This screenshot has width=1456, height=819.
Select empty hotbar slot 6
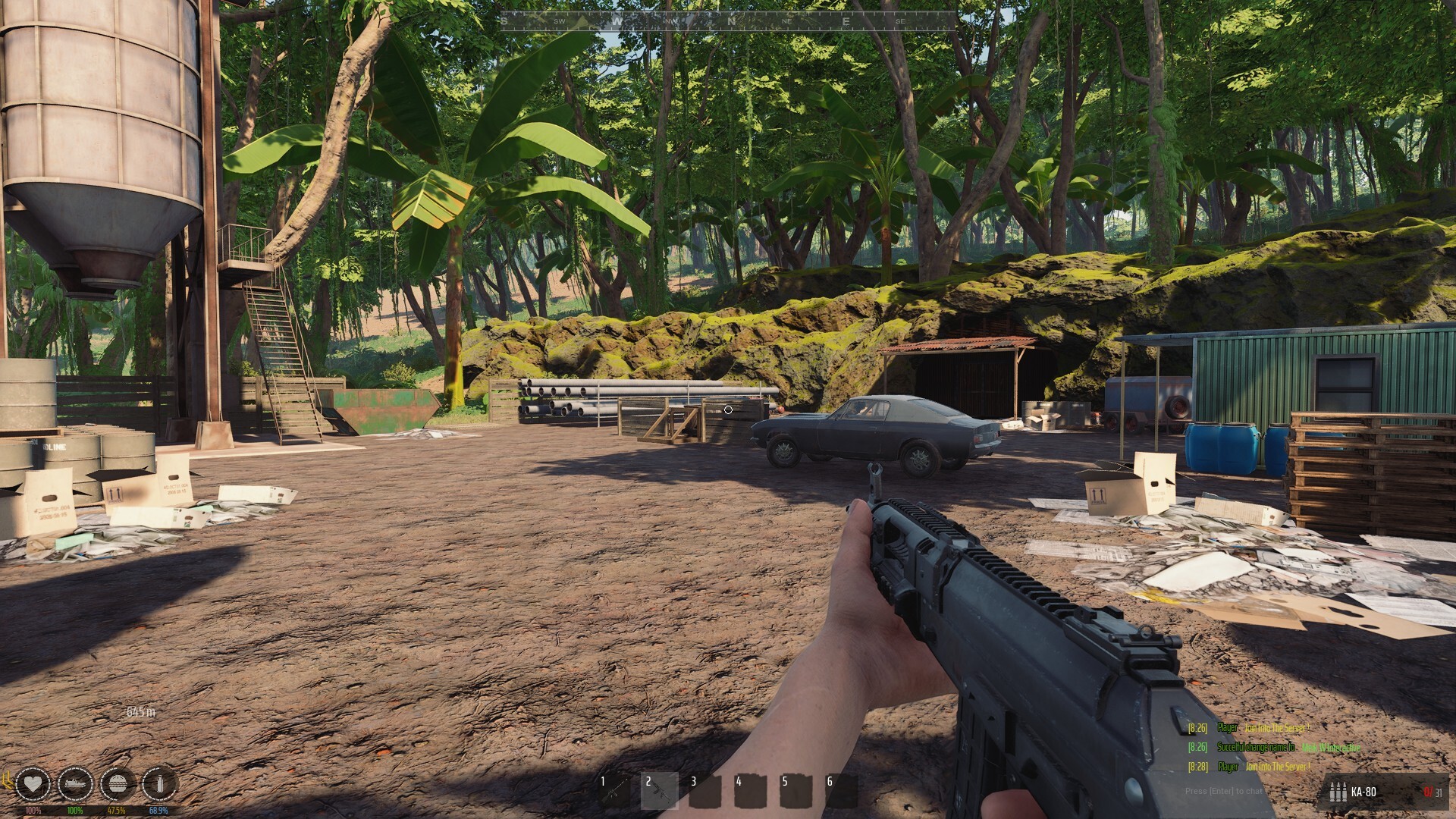(x=843, y=791)
